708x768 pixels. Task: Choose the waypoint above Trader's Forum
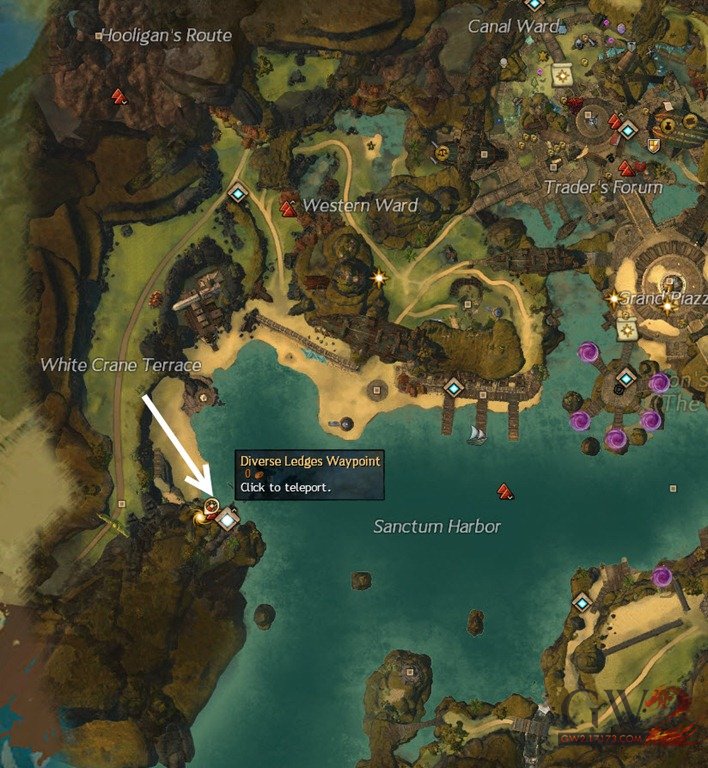pos(628,130)
